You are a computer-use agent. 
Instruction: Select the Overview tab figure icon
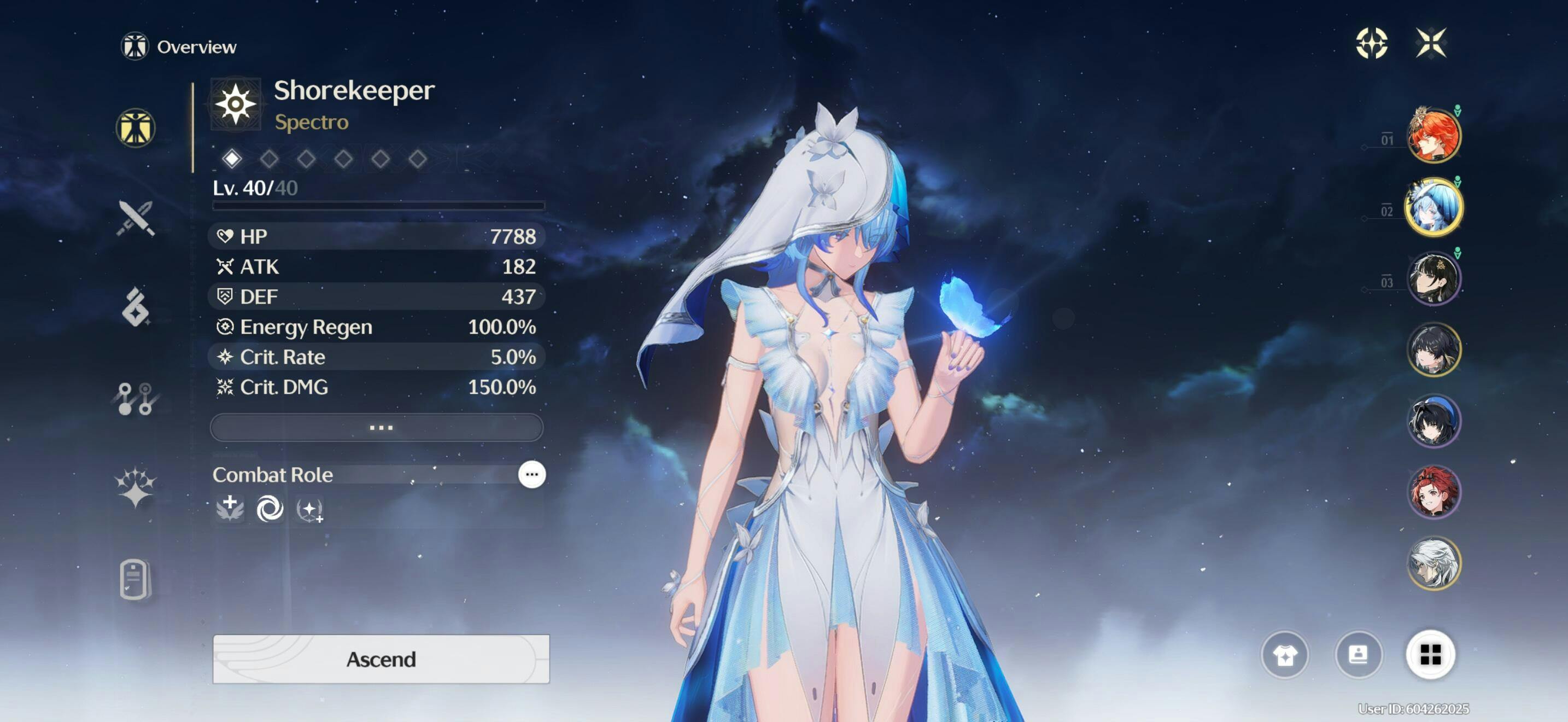pyautogui.click(x=136, y=128)
